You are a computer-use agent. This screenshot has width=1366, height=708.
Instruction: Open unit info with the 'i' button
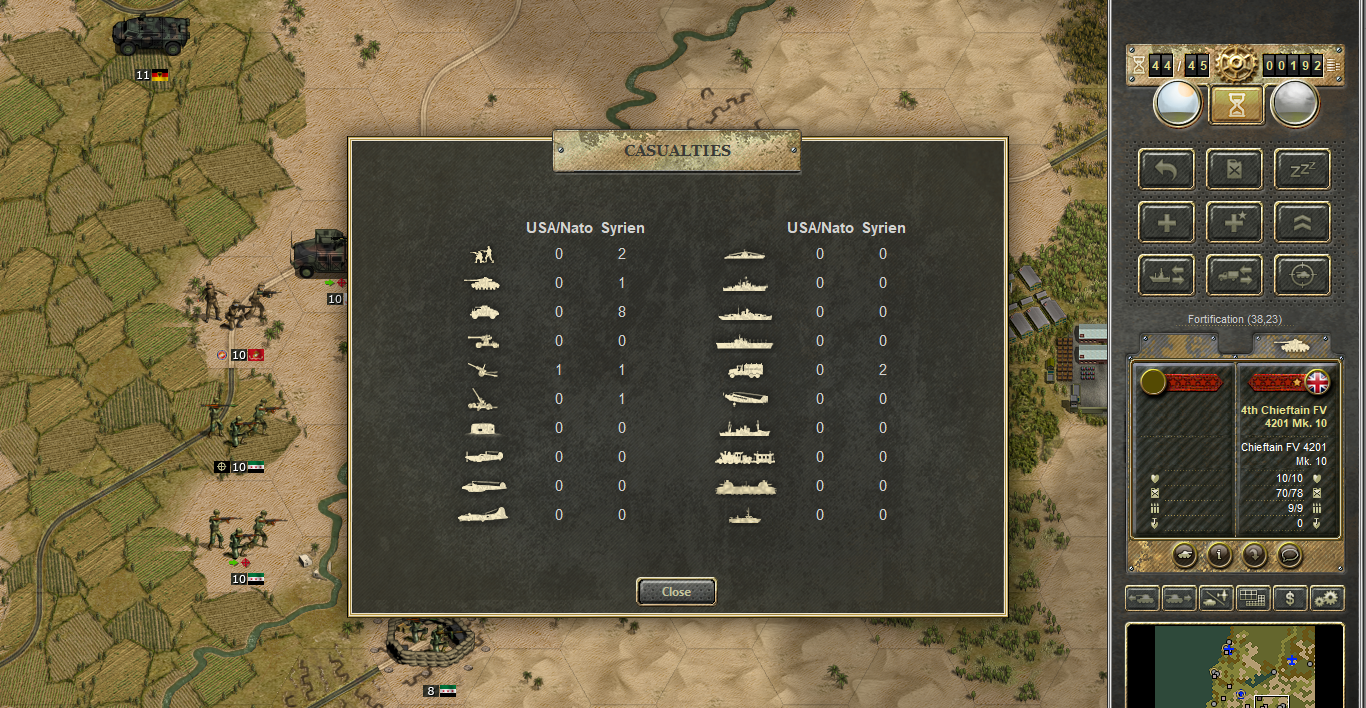(x=1218, y=554)
